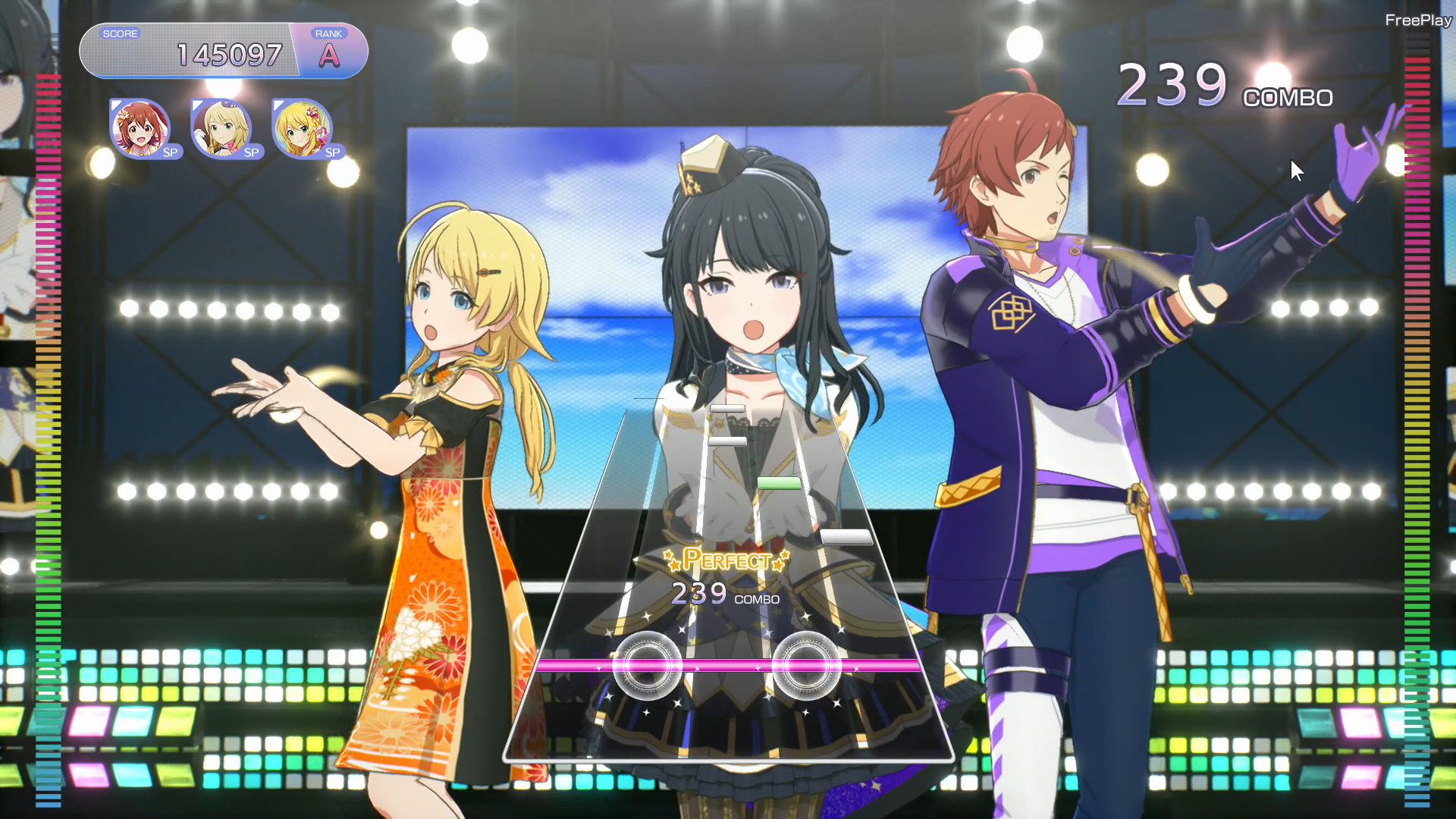Select the RANK label tab
1456x819 pixels.
click(329, 33)
